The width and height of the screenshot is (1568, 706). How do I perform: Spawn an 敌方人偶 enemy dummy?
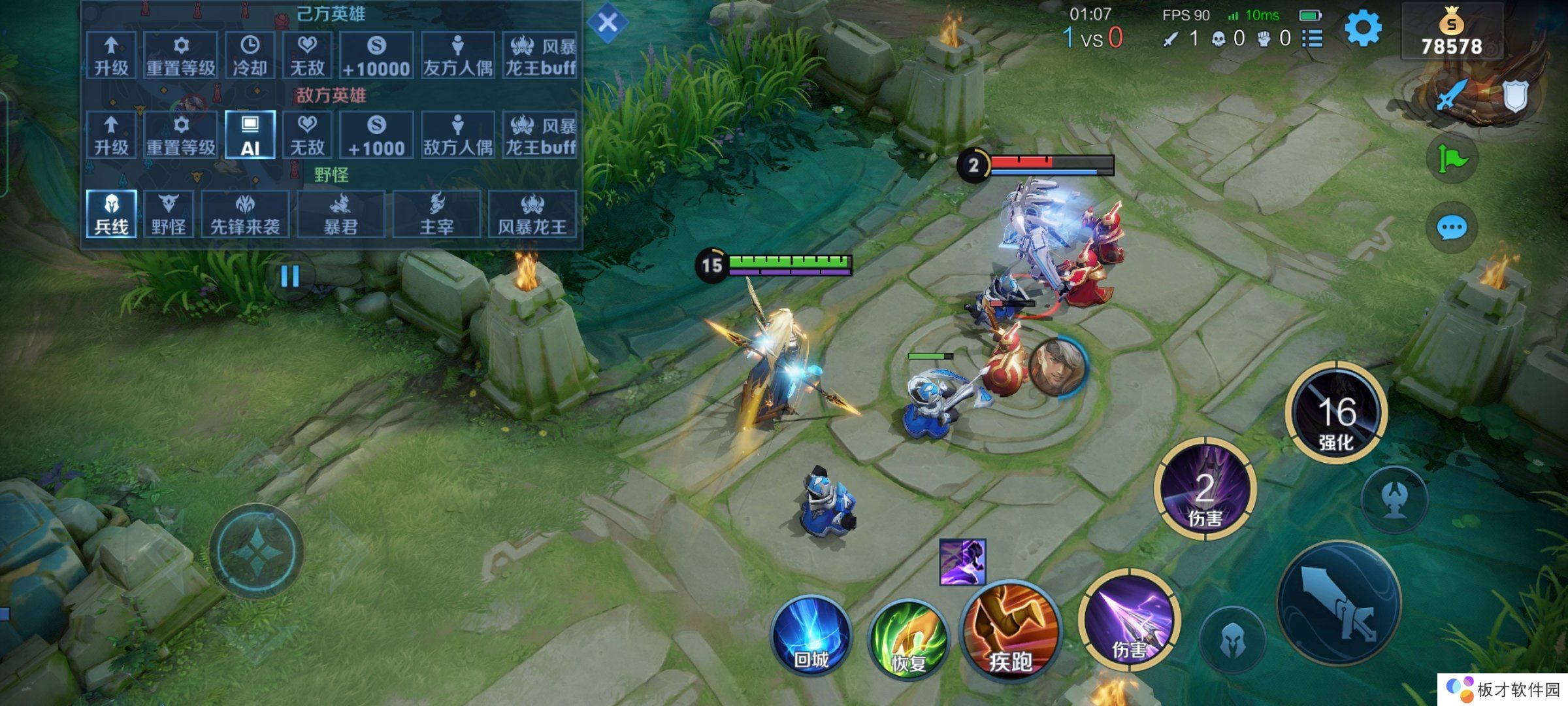tap(457, 135)
